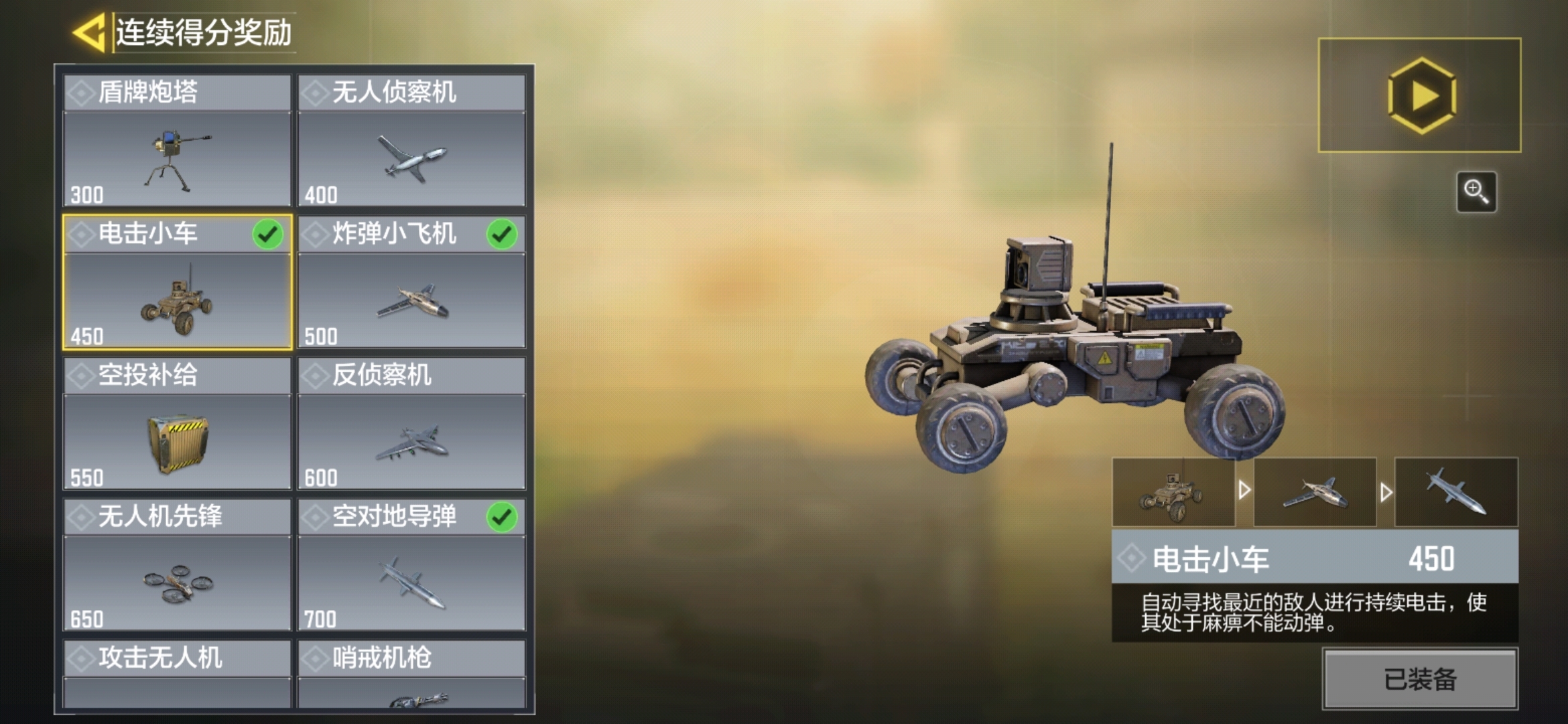Select the 电击小车 scorestreak card
Image resolution: width=1568 pixels, height=724 pixels.
click(x=178, y=282)
